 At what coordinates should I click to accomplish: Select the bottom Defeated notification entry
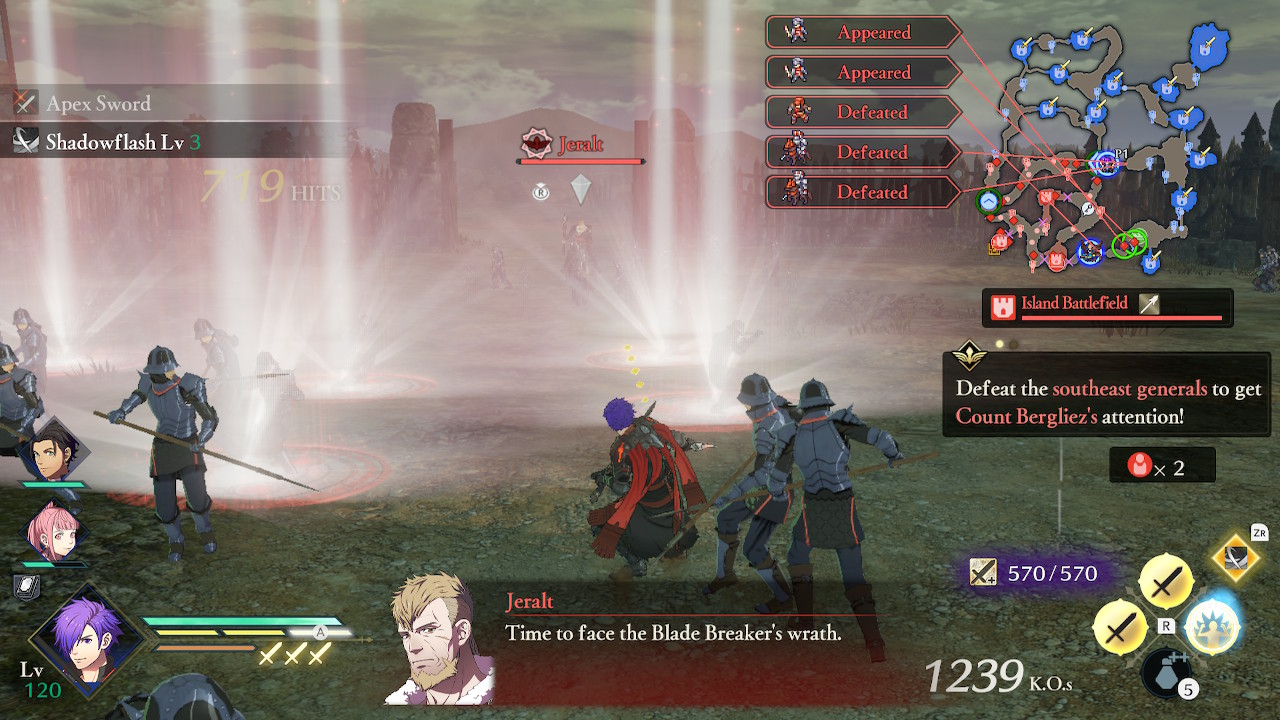click(862, 192)
